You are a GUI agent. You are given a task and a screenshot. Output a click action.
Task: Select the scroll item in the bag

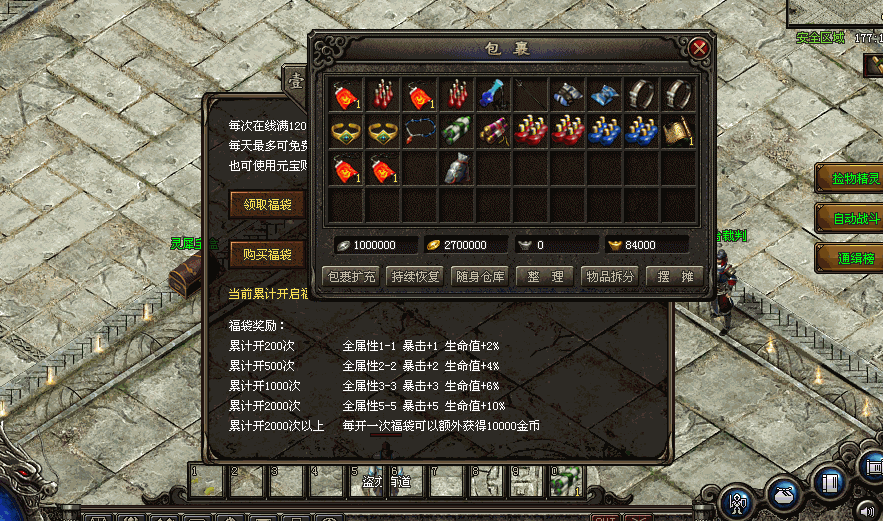click(x=679, y=131)
